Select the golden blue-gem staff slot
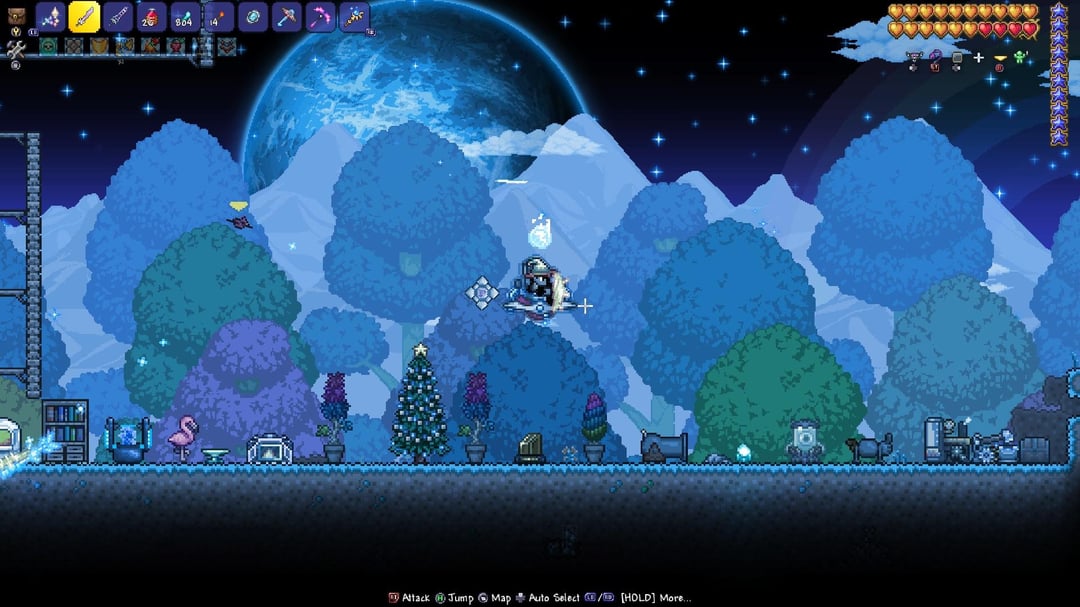1080x607 pixels. tap(354, 17)
